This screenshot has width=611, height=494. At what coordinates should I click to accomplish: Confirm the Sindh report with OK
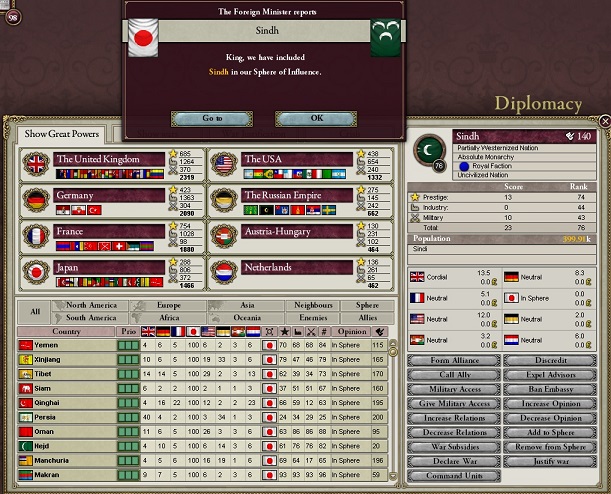click(x=316, y=118)
